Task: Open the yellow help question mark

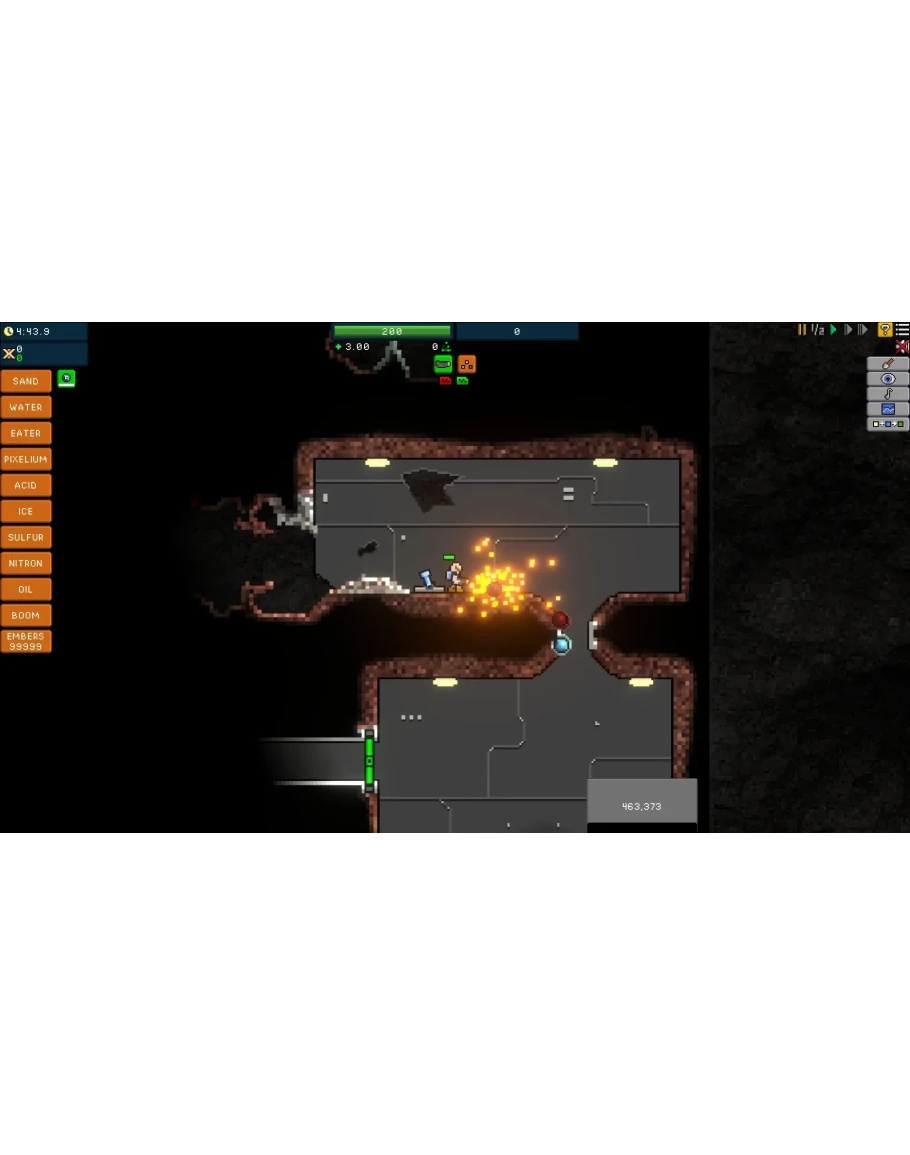Action: tap(884, 330)
